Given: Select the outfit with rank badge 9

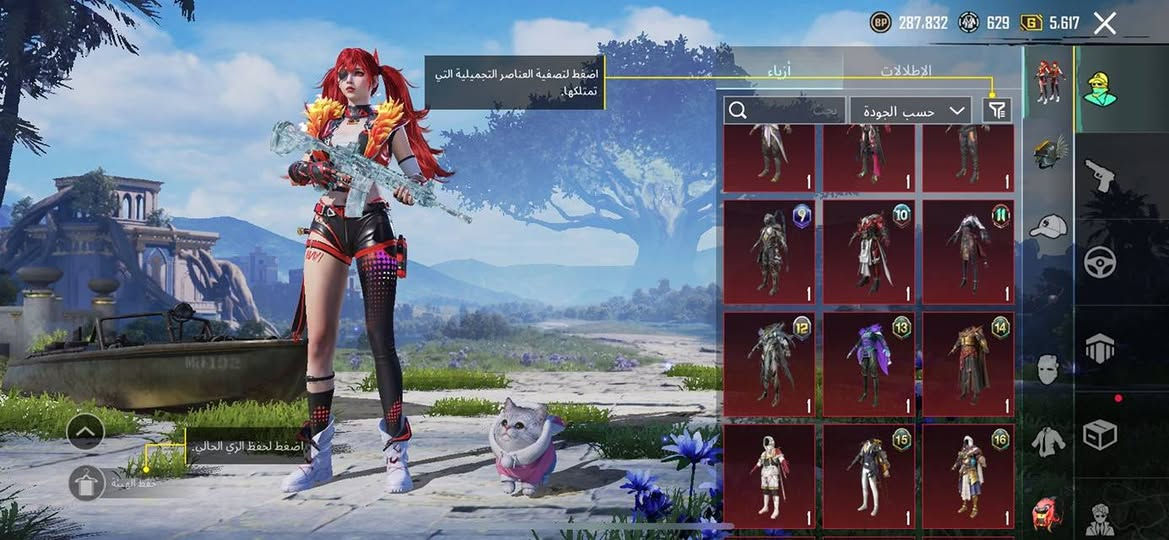Looking at the screenshot, I should pos(768,252).
